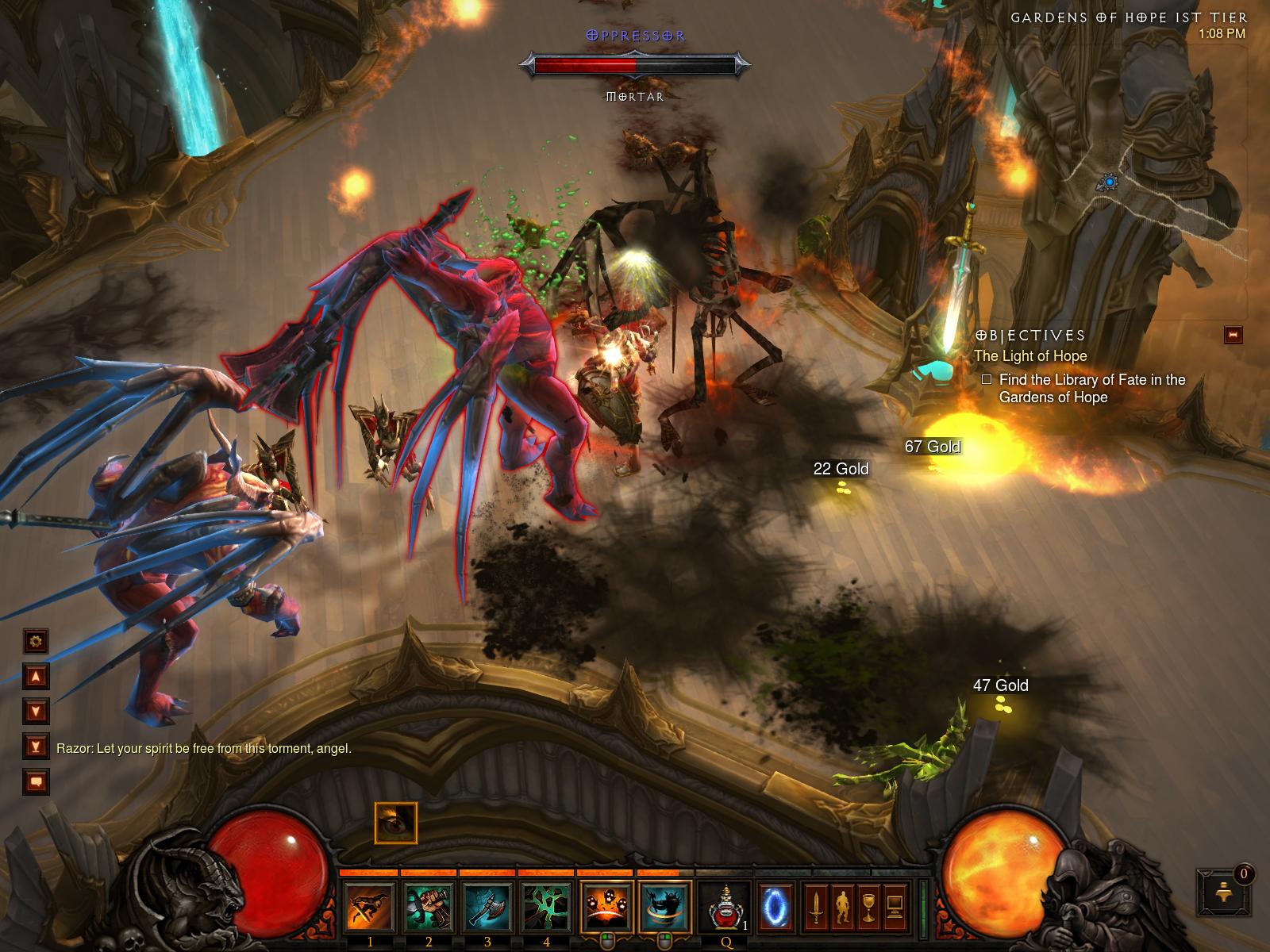Open the blue town portal

[x=775, y=907]
